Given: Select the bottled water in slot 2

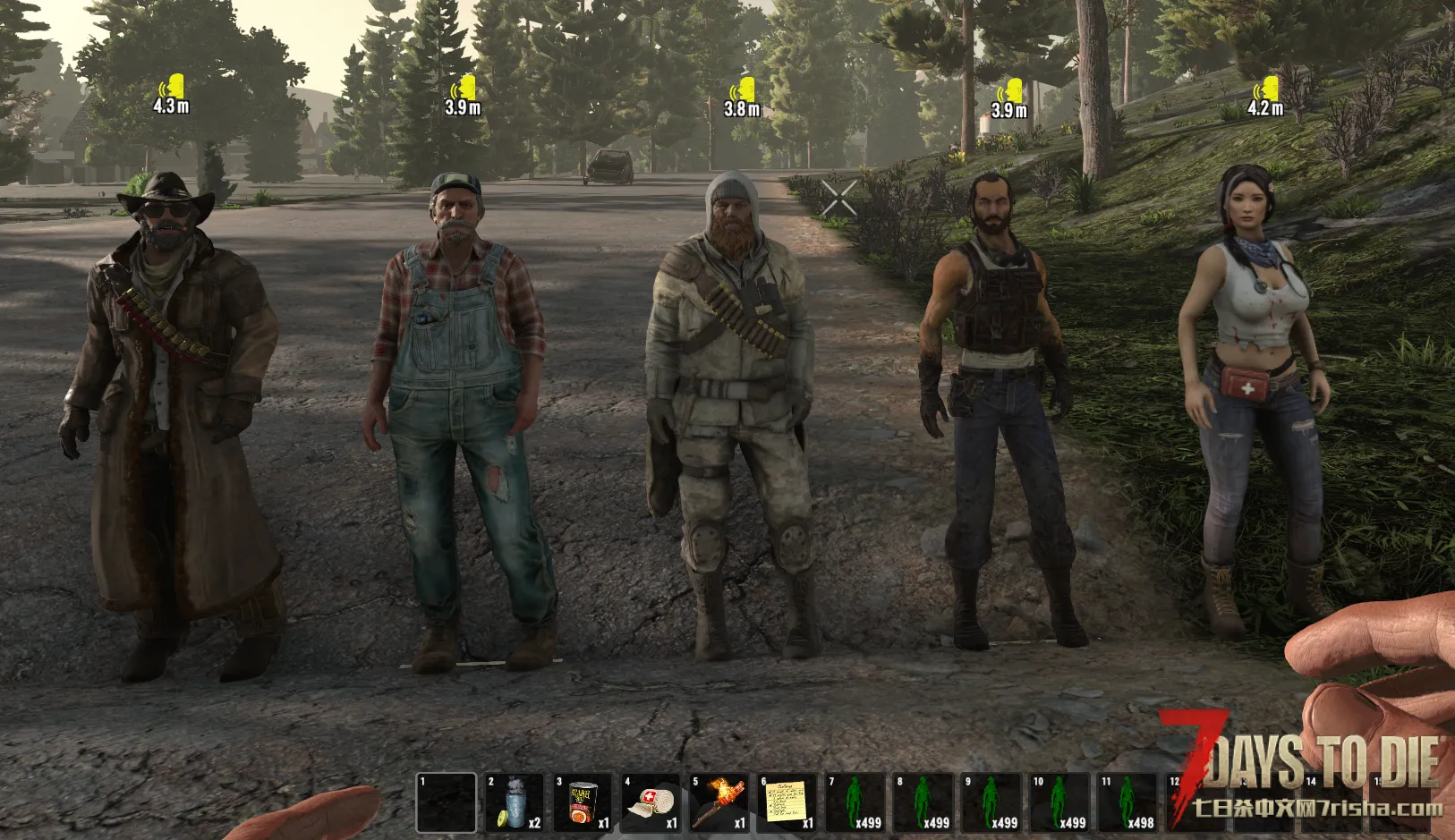Looking at the screenshot, I should (x=514, y=802).
